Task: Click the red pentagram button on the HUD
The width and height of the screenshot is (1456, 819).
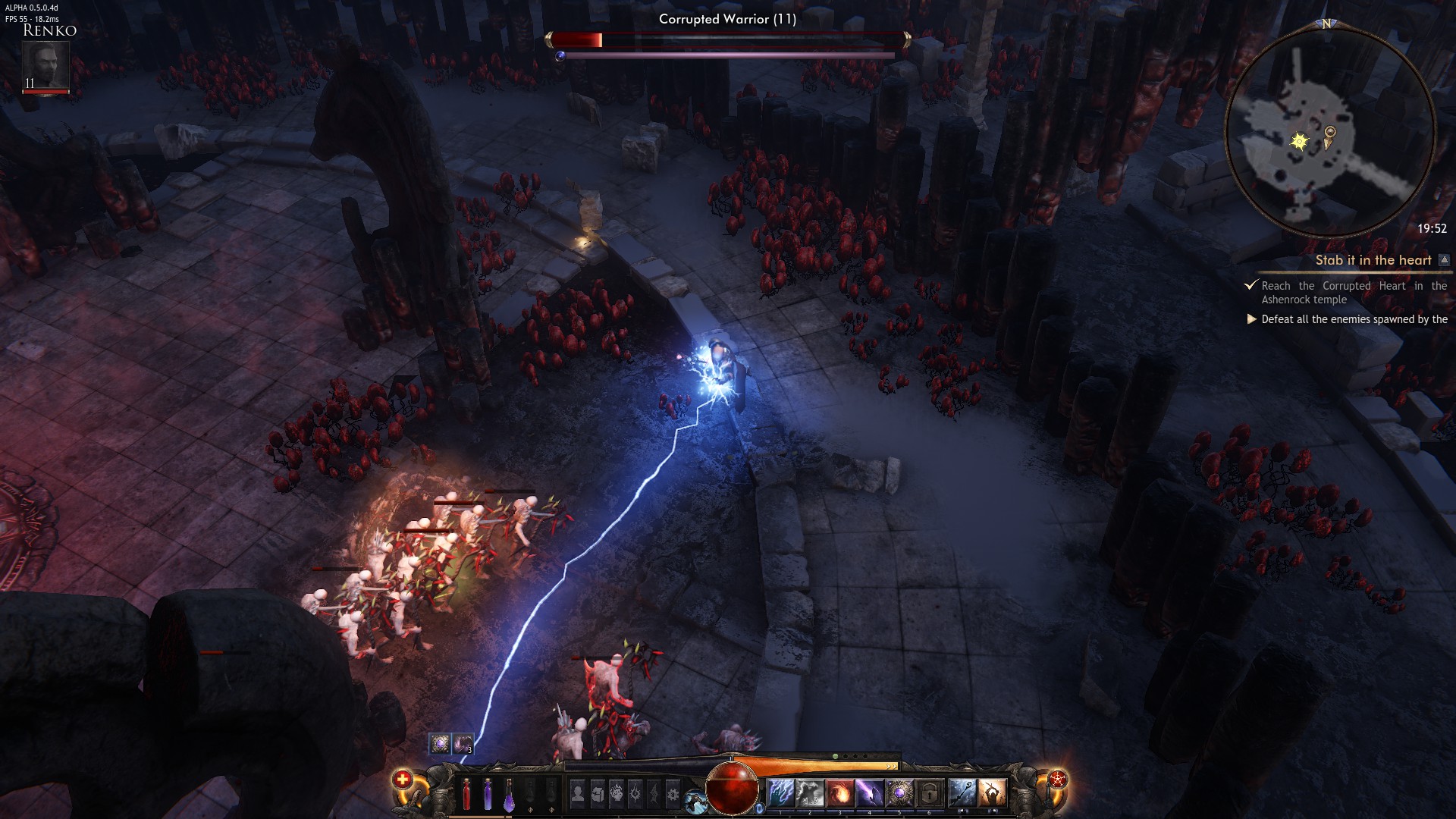Action: point(1057,779)
